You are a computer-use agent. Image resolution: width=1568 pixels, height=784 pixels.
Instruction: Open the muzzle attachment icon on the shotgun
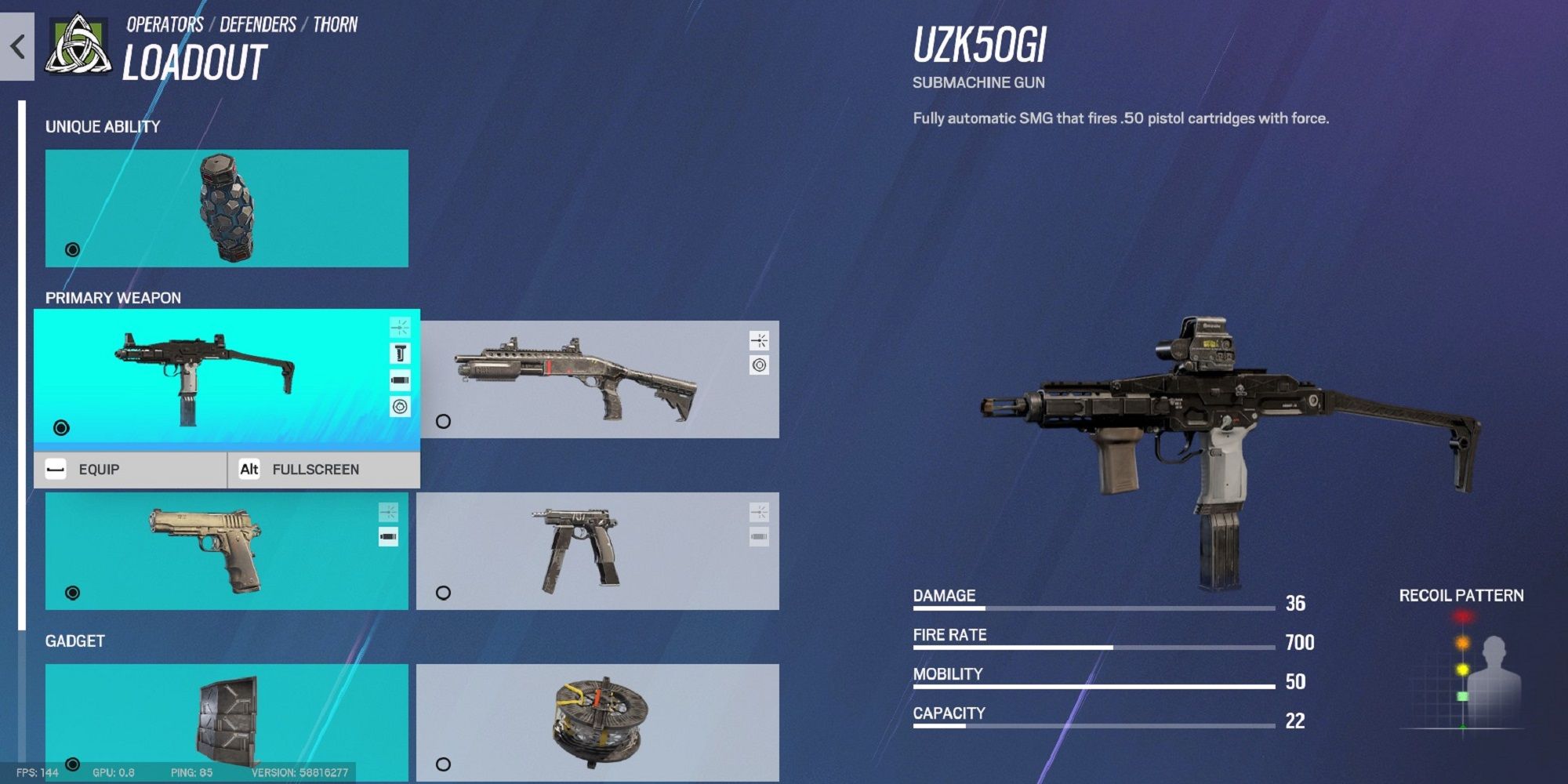pos(760,340)
